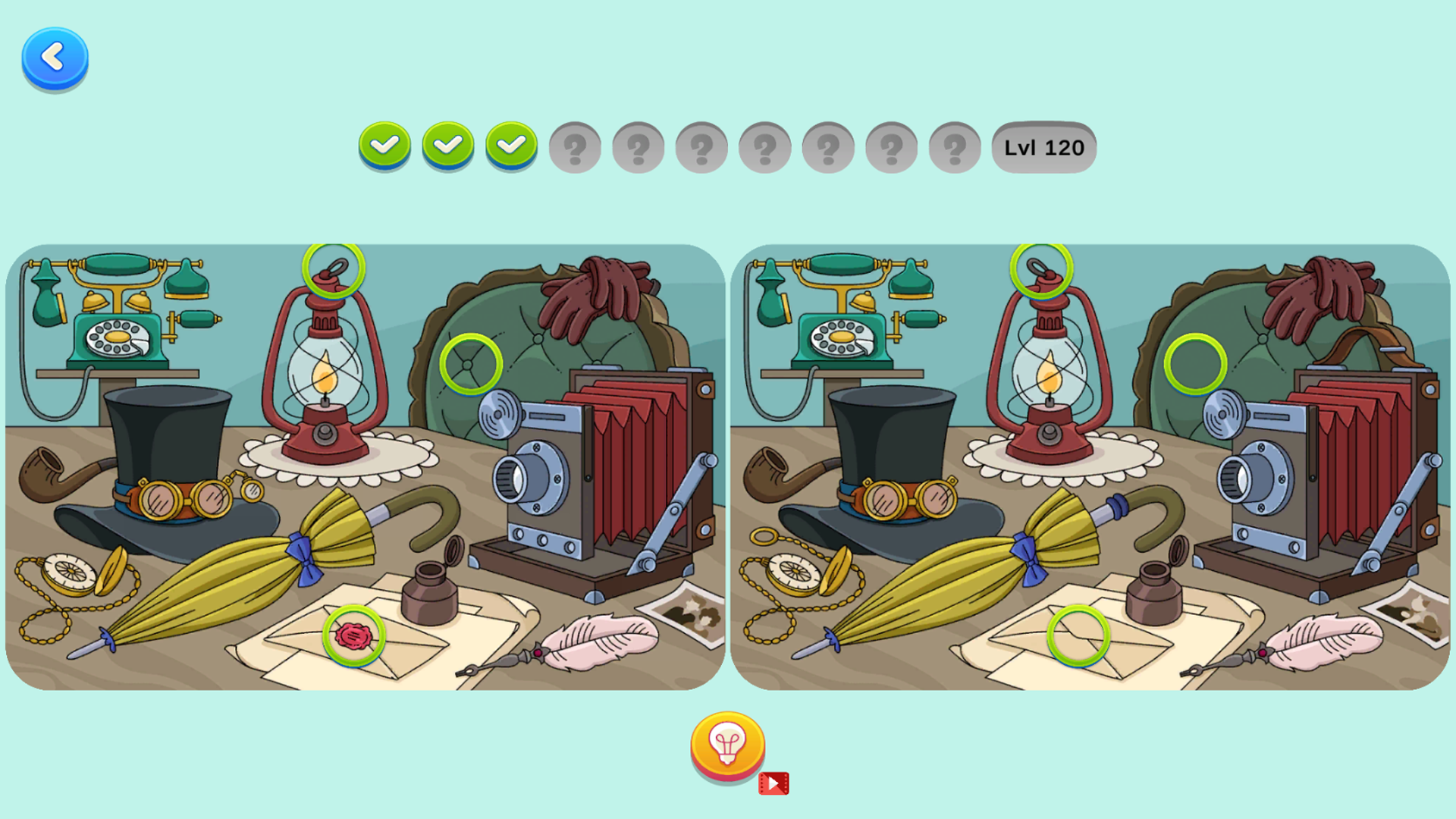Click the back arrow button
This screenshot has width=1456, height=819.
54,57
